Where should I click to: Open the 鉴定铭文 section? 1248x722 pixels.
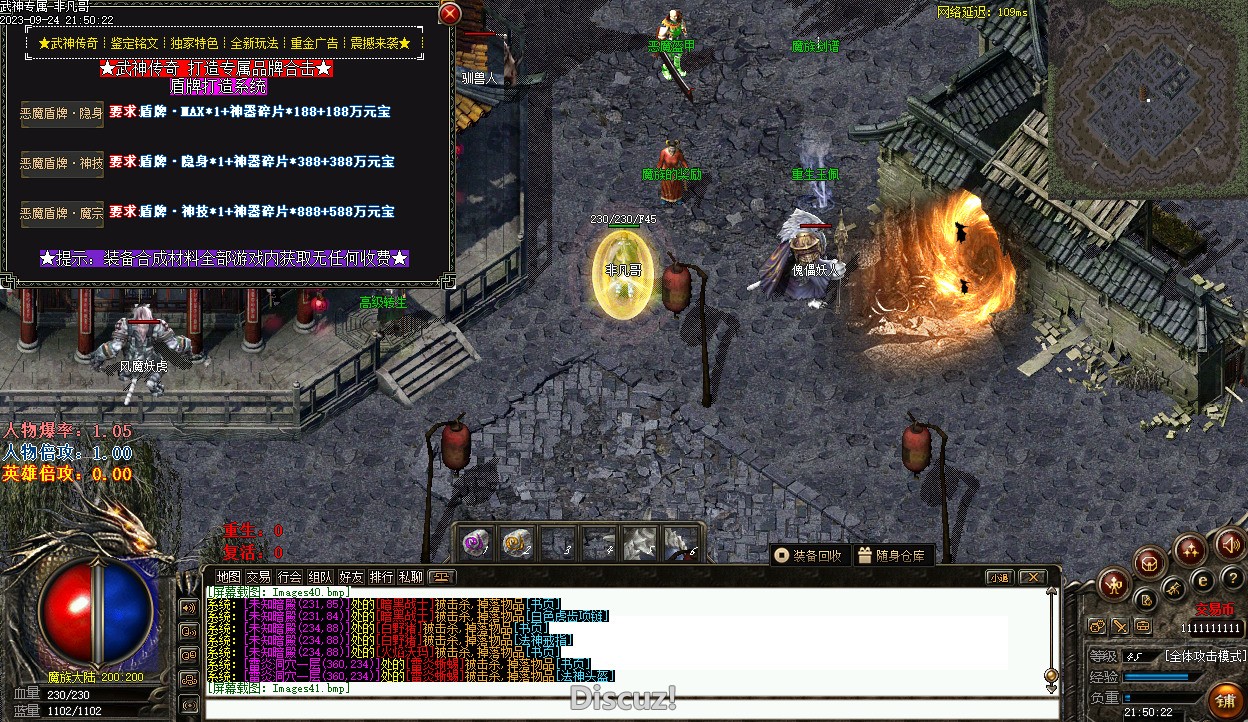(x=133, y=44)
